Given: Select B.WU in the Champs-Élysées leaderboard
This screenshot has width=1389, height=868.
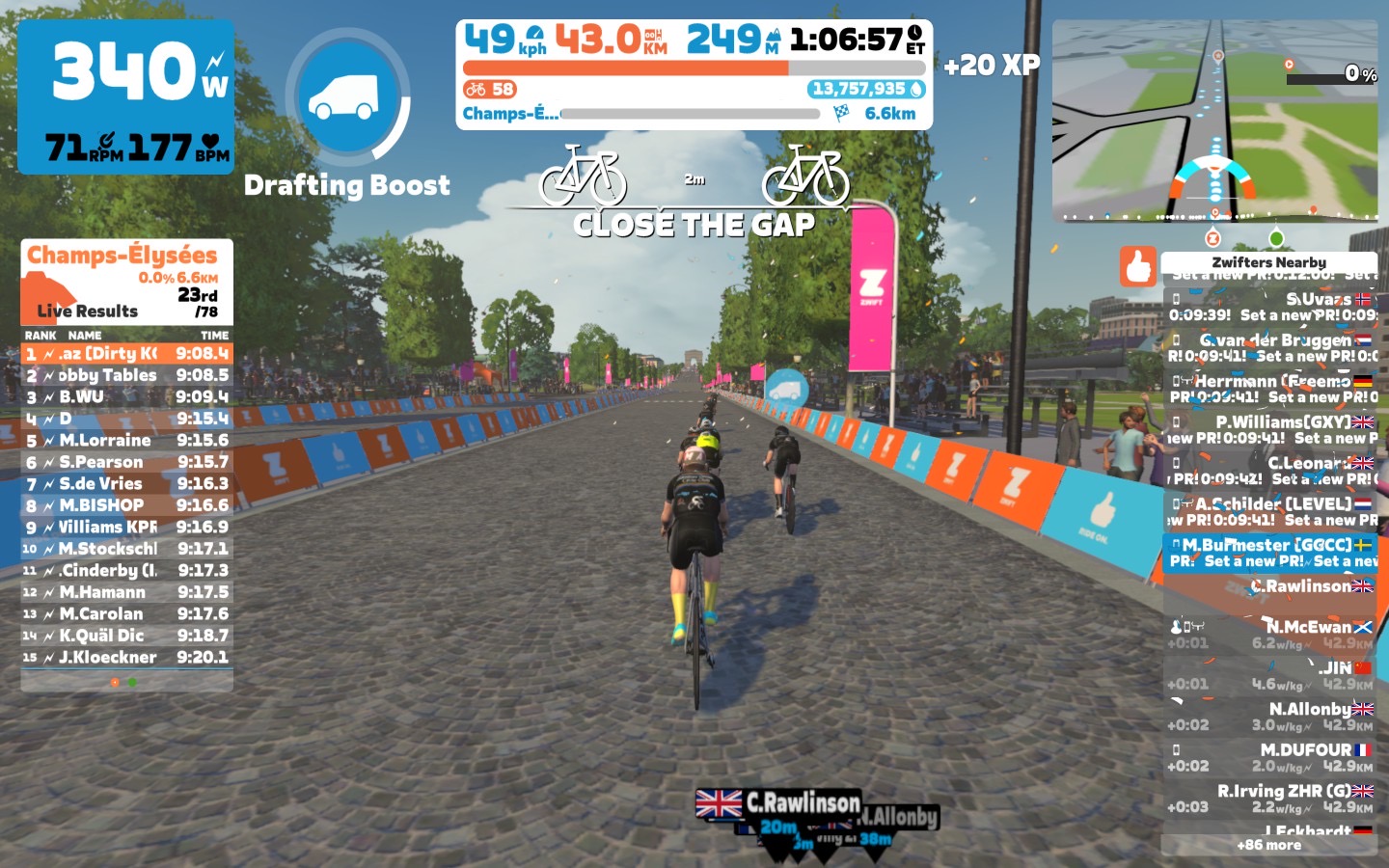Looking at the screenshot, I should pyautogui.click(x=126, y=396).
